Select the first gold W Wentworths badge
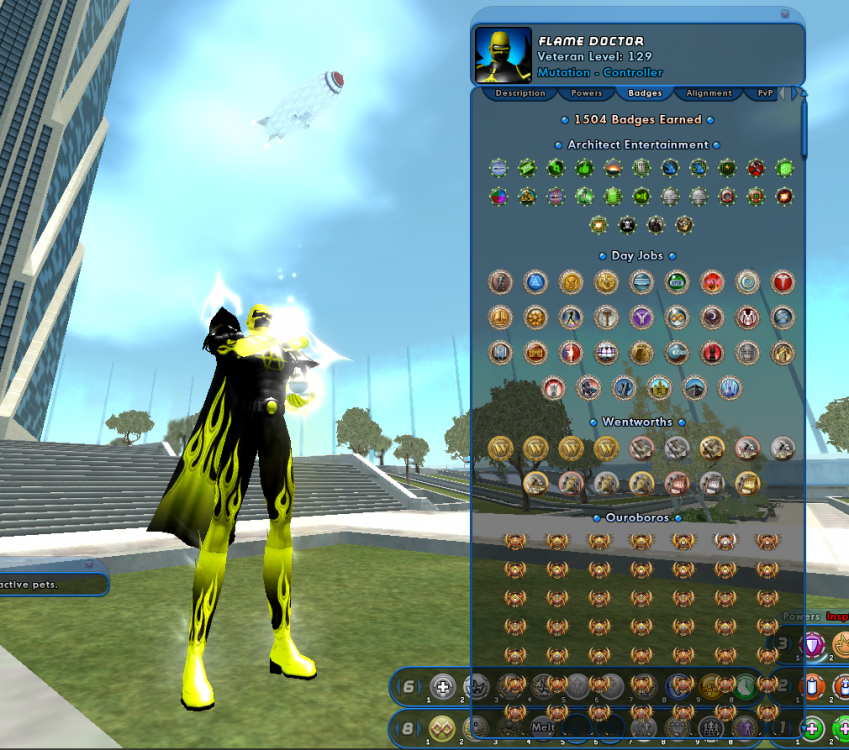 tap(501, 449)
